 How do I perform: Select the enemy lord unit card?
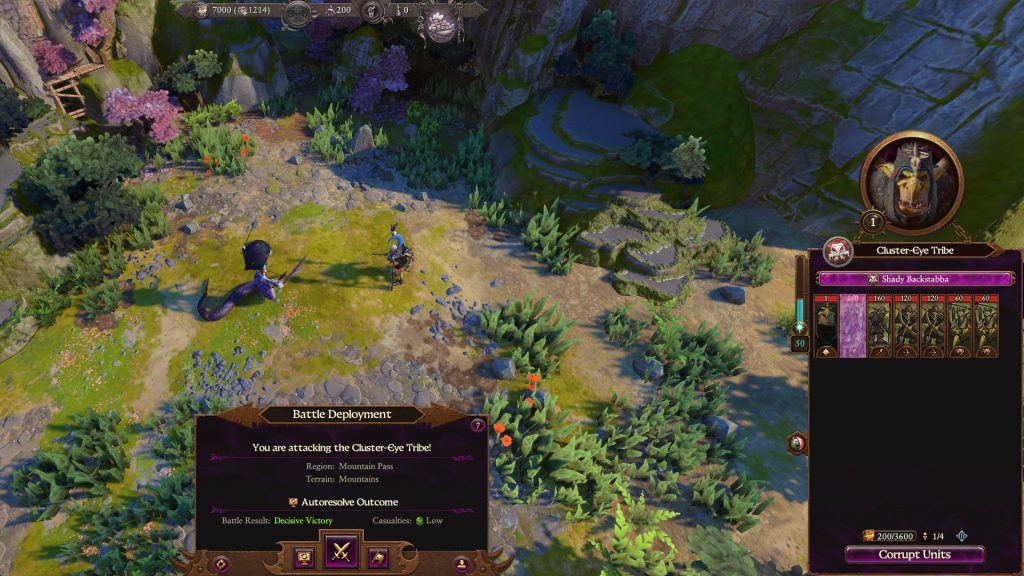827,326
